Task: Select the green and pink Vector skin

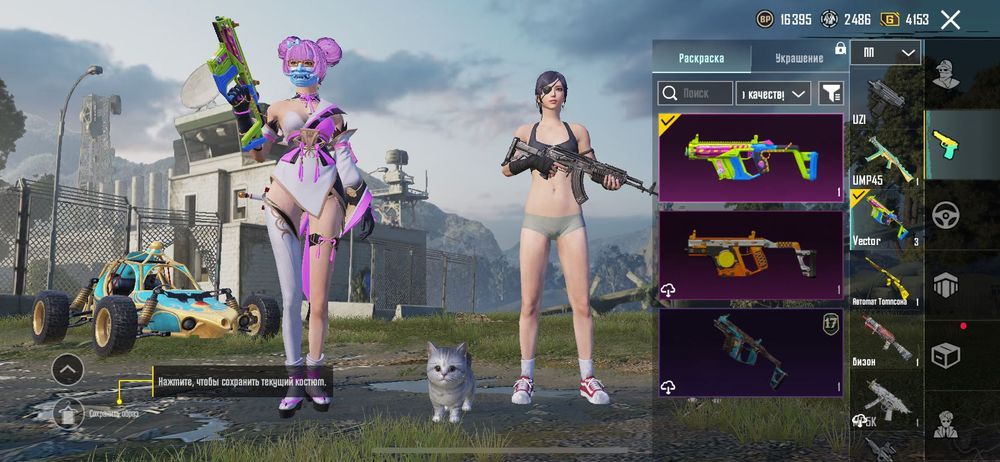Action: tap(750, 158)
